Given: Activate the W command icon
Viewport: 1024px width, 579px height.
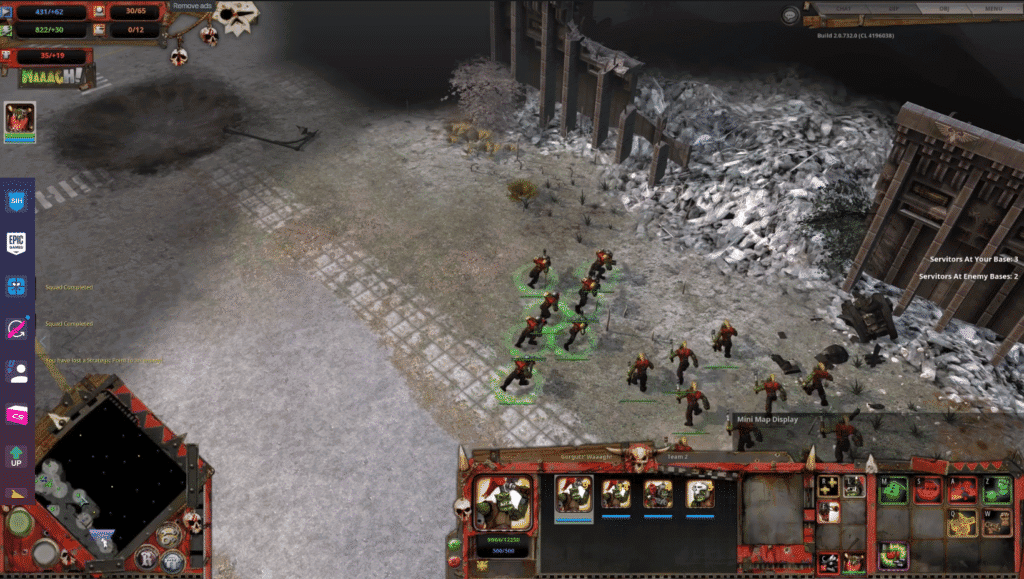Looking at the screenshot, I should [x=997, y=523].
